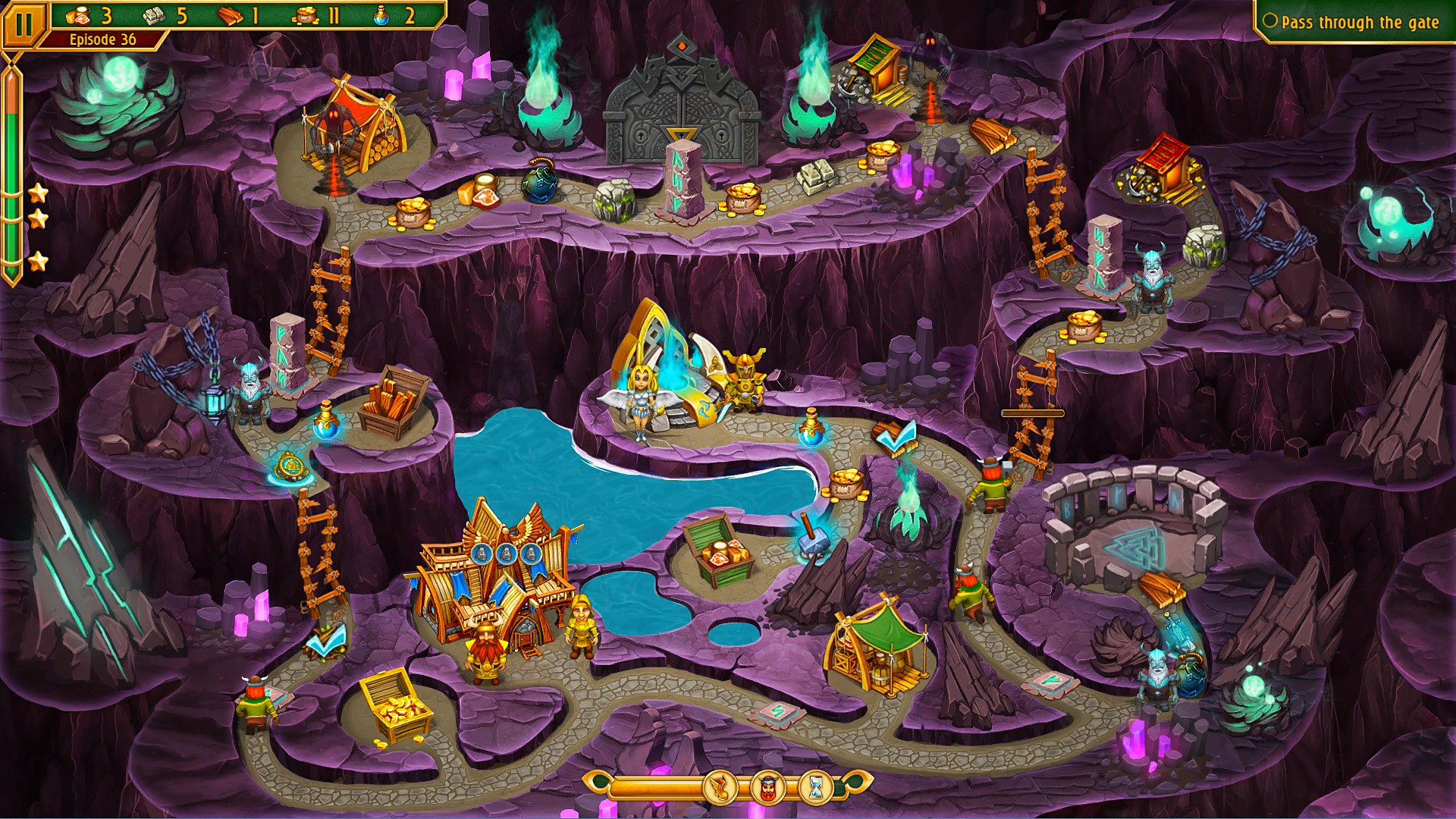Activate the winged boot speed bonus

[720, 789]
